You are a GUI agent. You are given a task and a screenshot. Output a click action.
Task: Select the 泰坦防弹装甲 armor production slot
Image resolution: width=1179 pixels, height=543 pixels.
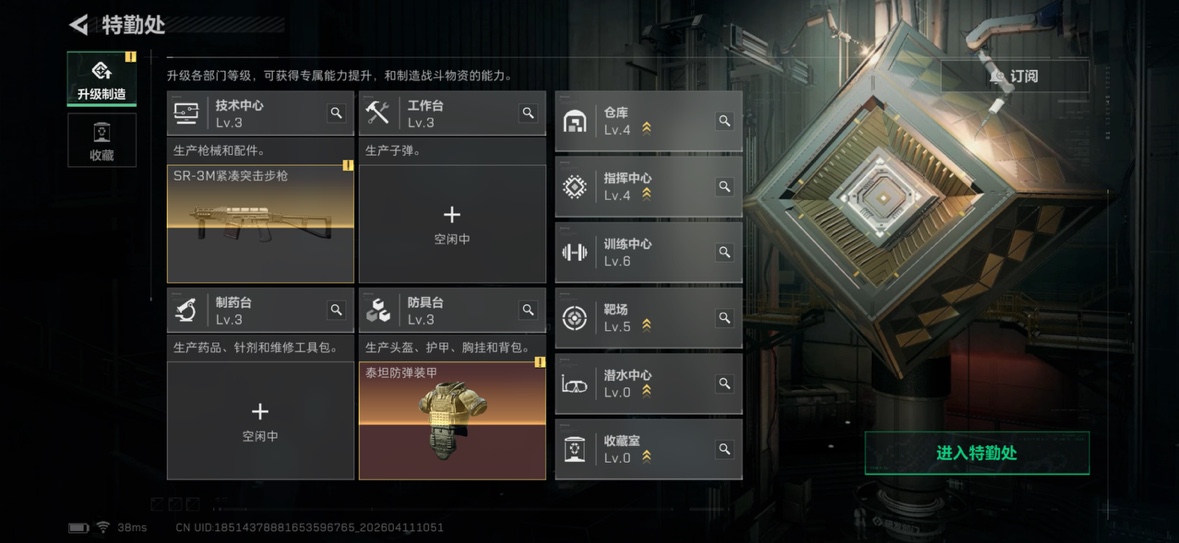(x=452, y=421)
